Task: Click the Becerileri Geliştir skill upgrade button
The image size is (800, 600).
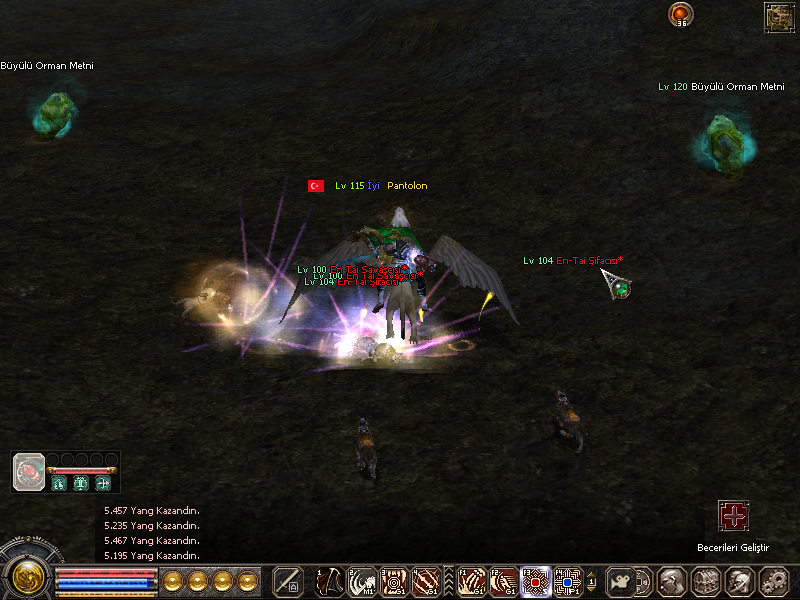Action: (734, 517)
